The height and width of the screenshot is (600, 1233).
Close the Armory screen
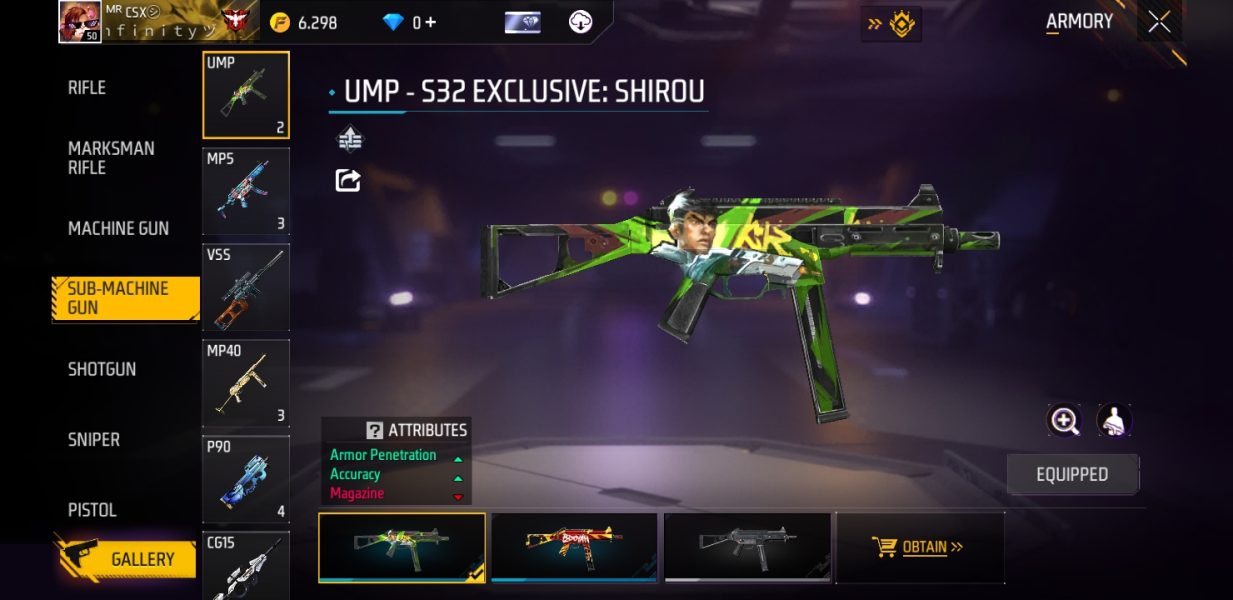[x=1159, y=22]
